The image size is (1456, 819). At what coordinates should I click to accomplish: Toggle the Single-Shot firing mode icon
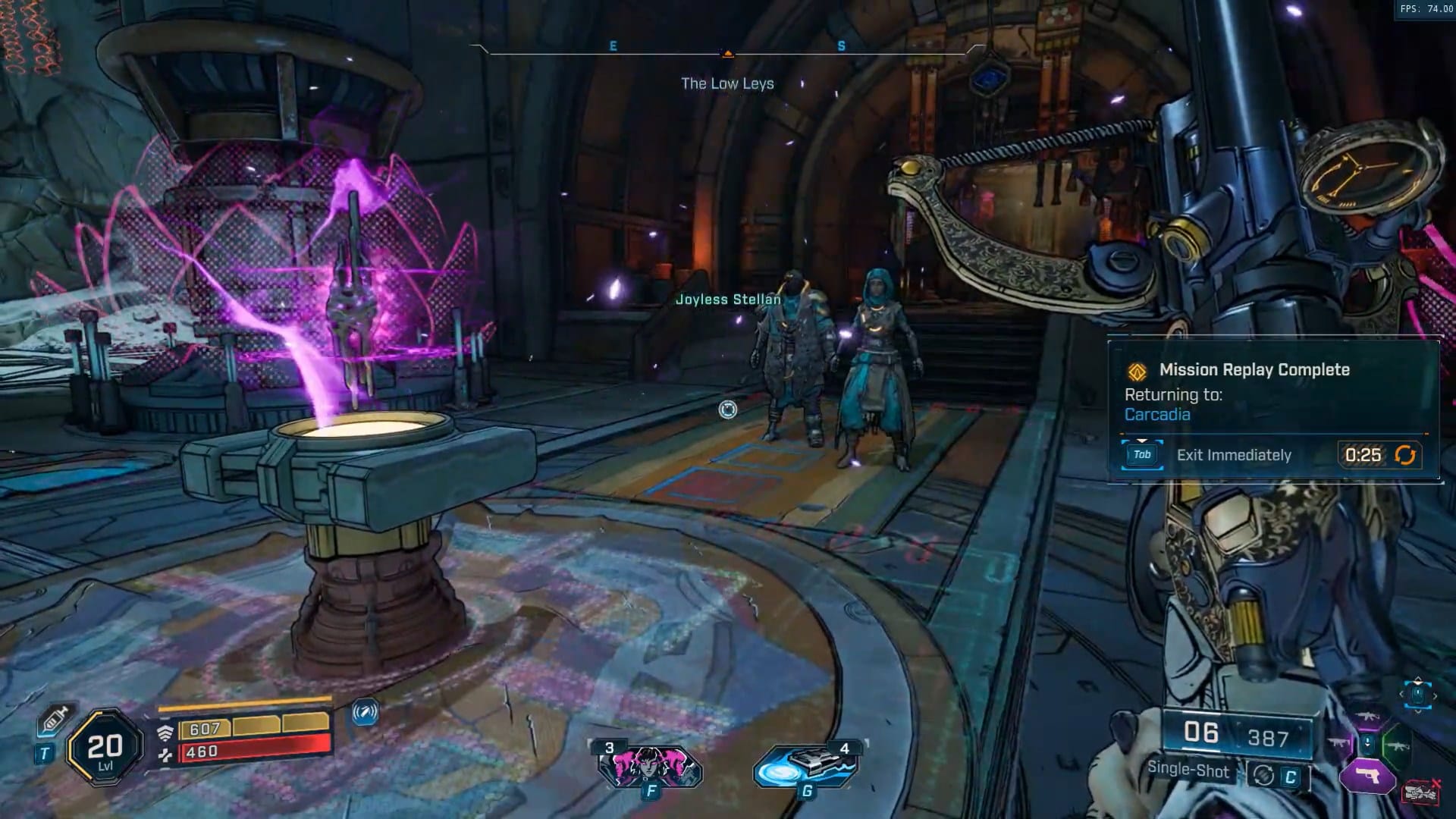tap(1263, 775)
